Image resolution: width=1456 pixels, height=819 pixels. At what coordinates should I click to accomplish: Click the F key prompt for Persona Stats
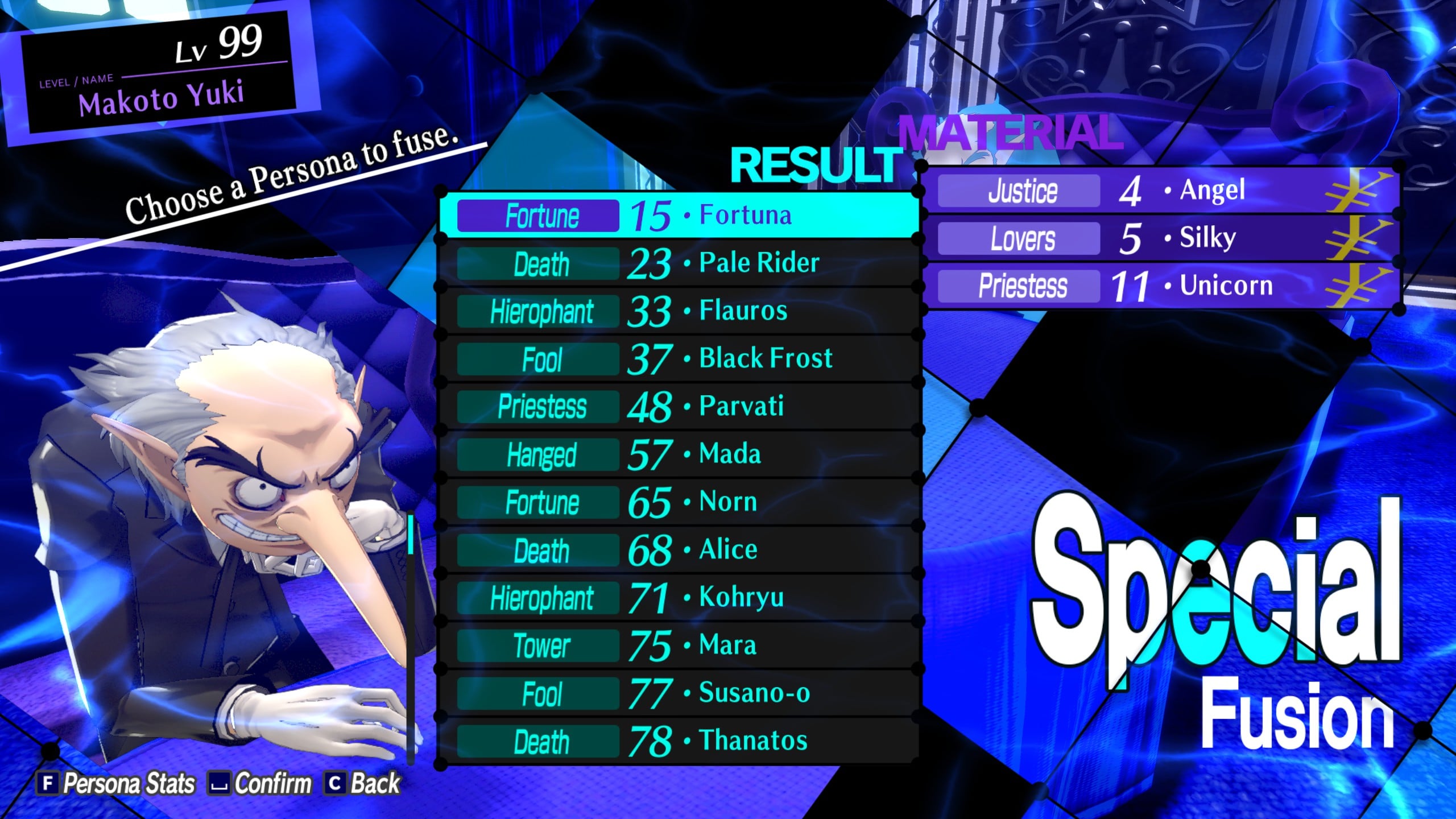[48, 783]
